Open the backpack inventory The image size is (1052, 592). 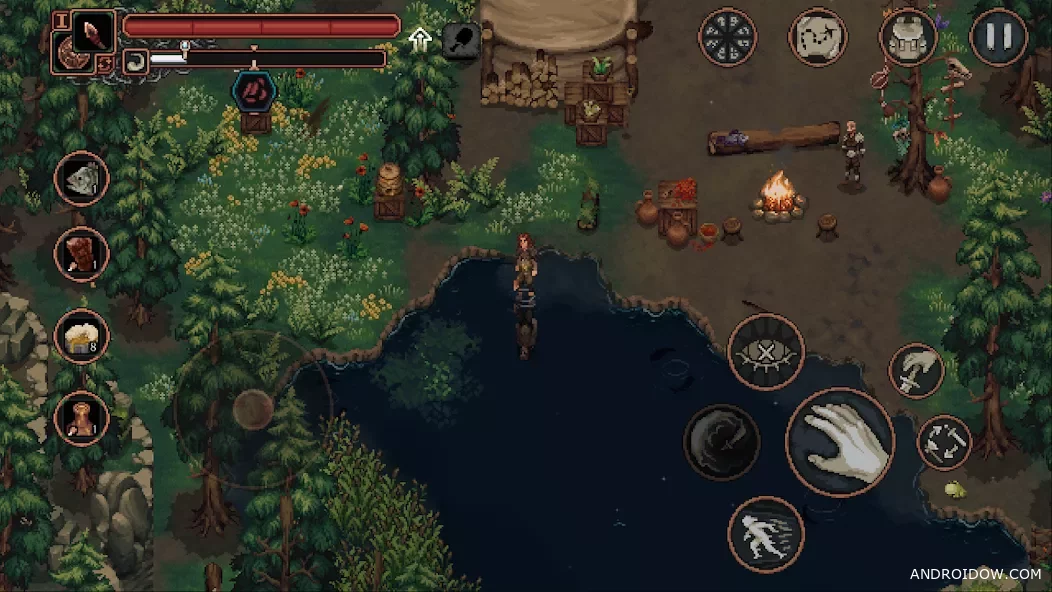(908, 38)
